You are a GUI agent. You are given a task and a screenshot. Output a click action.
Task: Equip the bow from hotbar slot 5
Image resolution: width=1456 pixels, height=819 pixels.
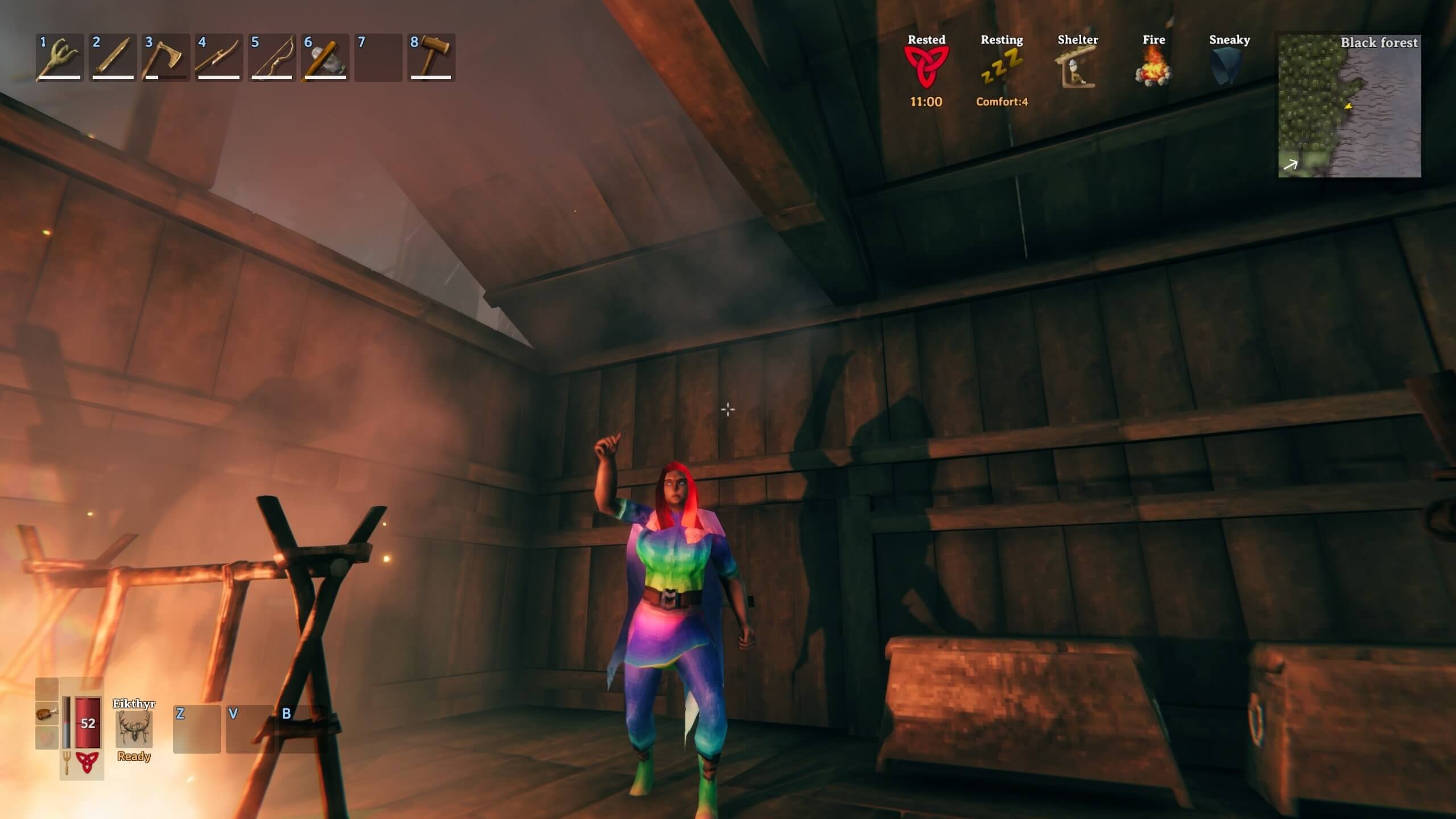click(271, 57)
